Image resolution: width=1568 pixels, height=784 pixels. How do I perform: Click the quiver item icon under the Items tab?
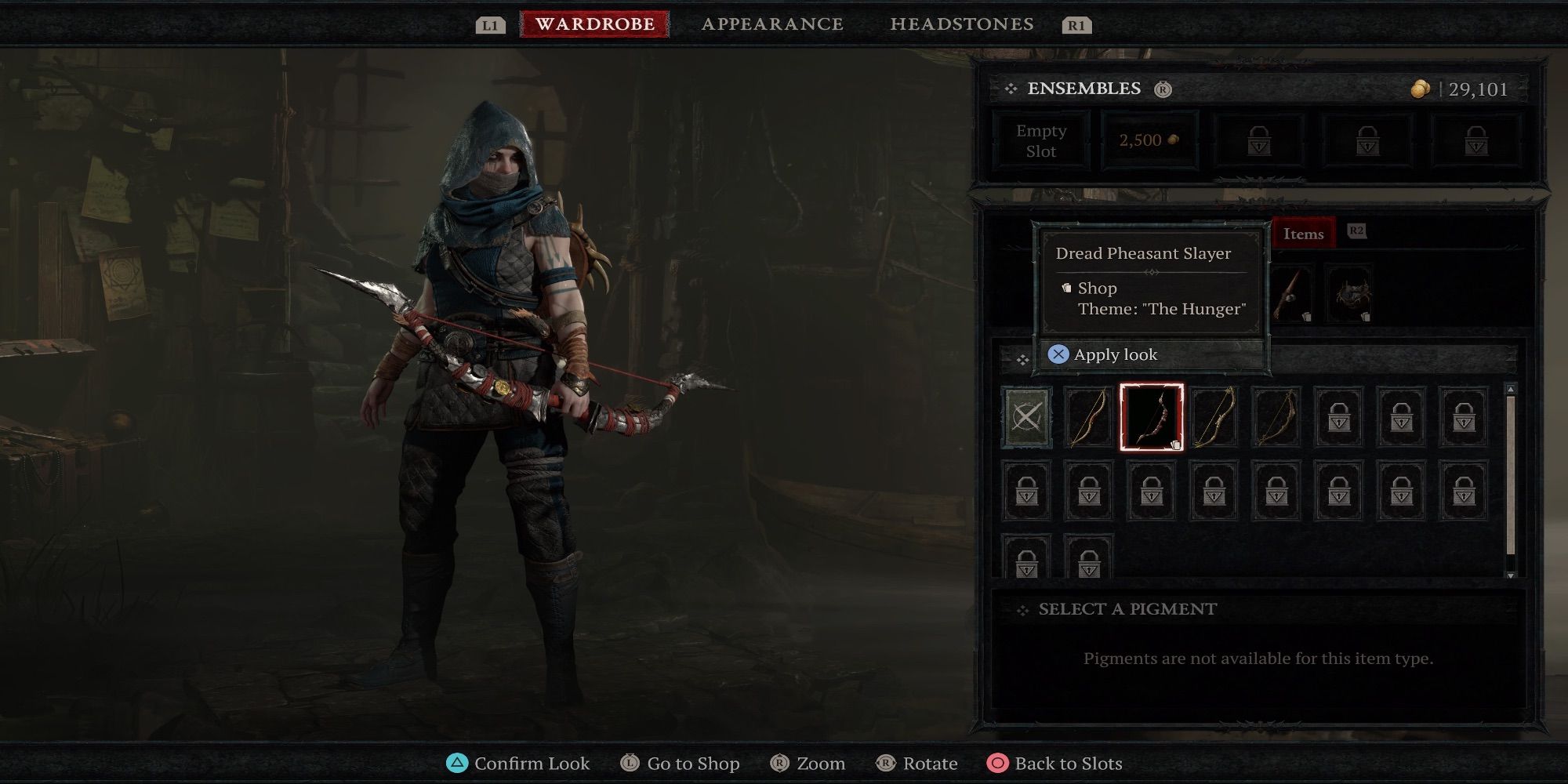[x=1352, y=294]
